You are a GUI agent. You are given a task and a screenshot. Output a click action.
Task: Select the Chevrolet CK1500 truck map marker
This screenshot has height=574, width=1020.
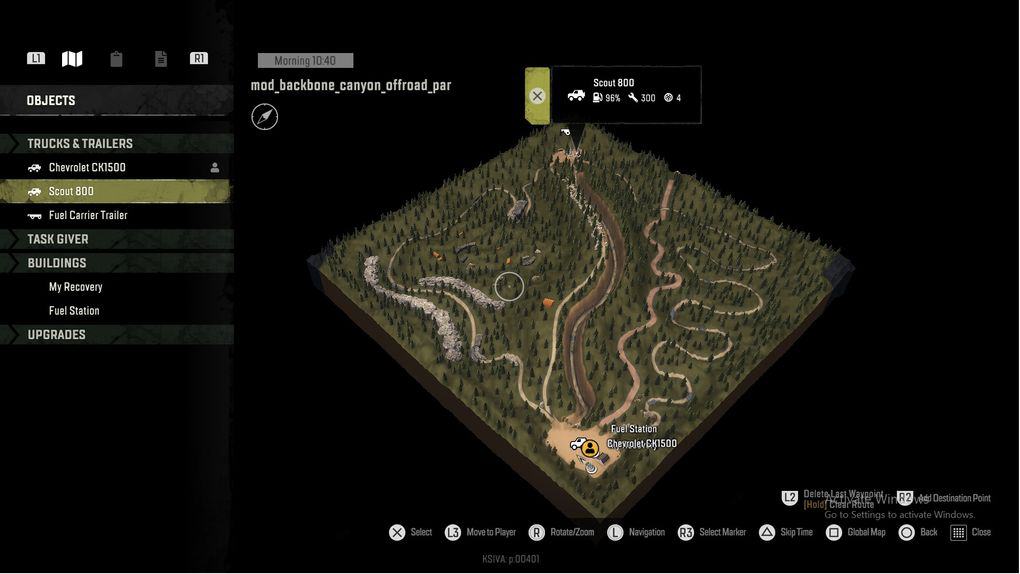point(577,444)
